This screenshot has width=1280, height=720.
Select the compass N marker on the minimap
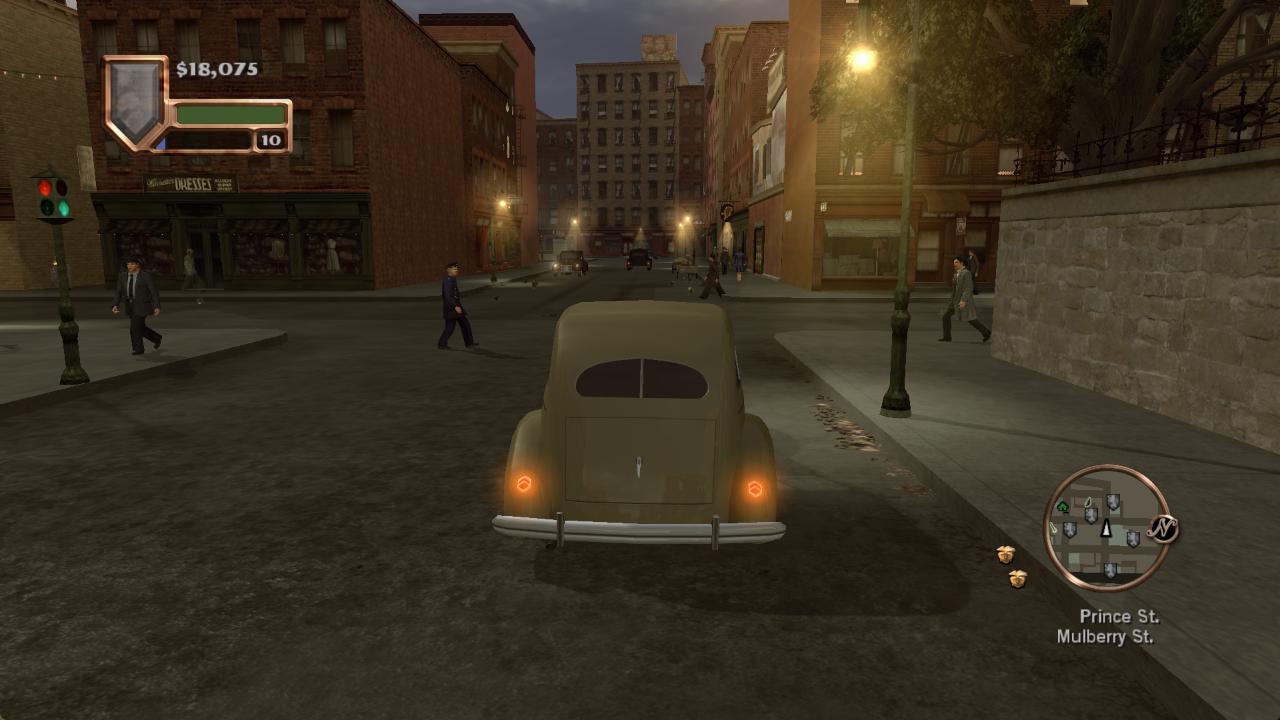pyautogui.click(x=1163, y=528)
